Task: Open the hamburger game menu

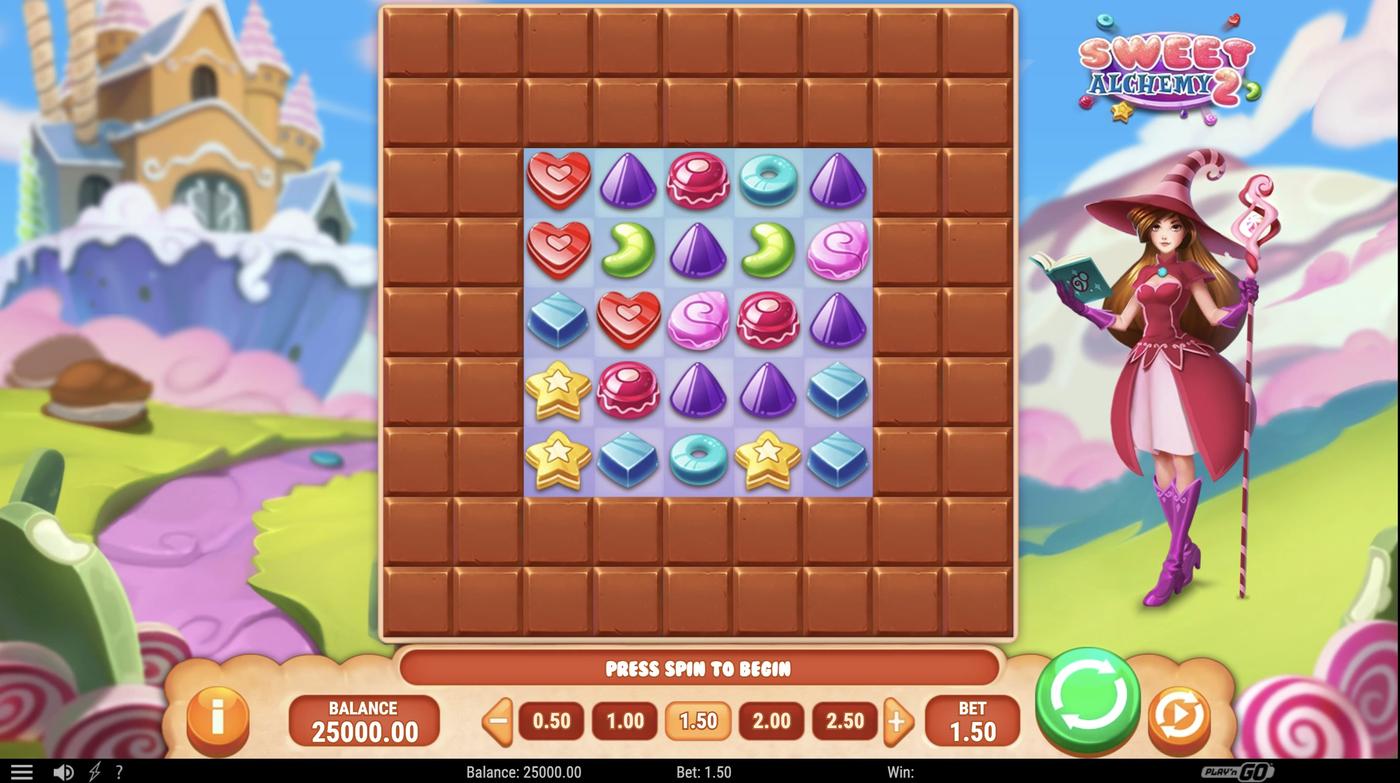Action: [x=24, y=770]
